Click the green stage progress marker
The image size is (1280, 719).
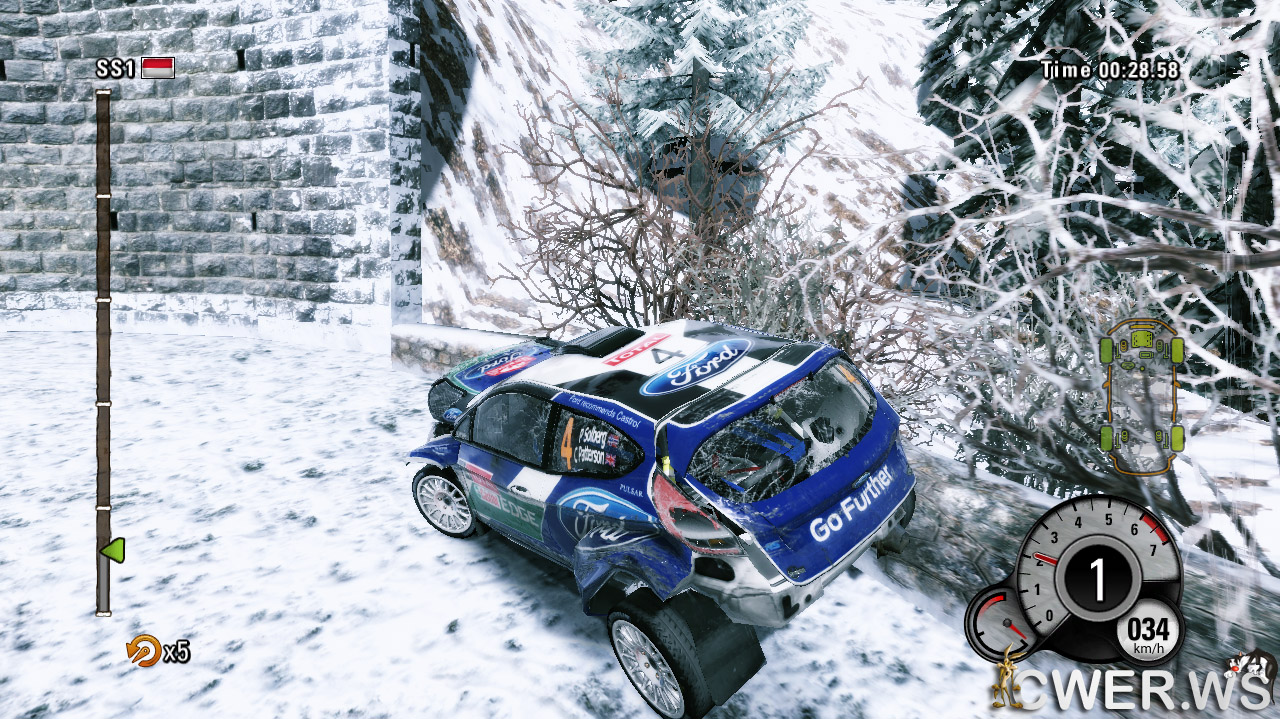[112, 550]
